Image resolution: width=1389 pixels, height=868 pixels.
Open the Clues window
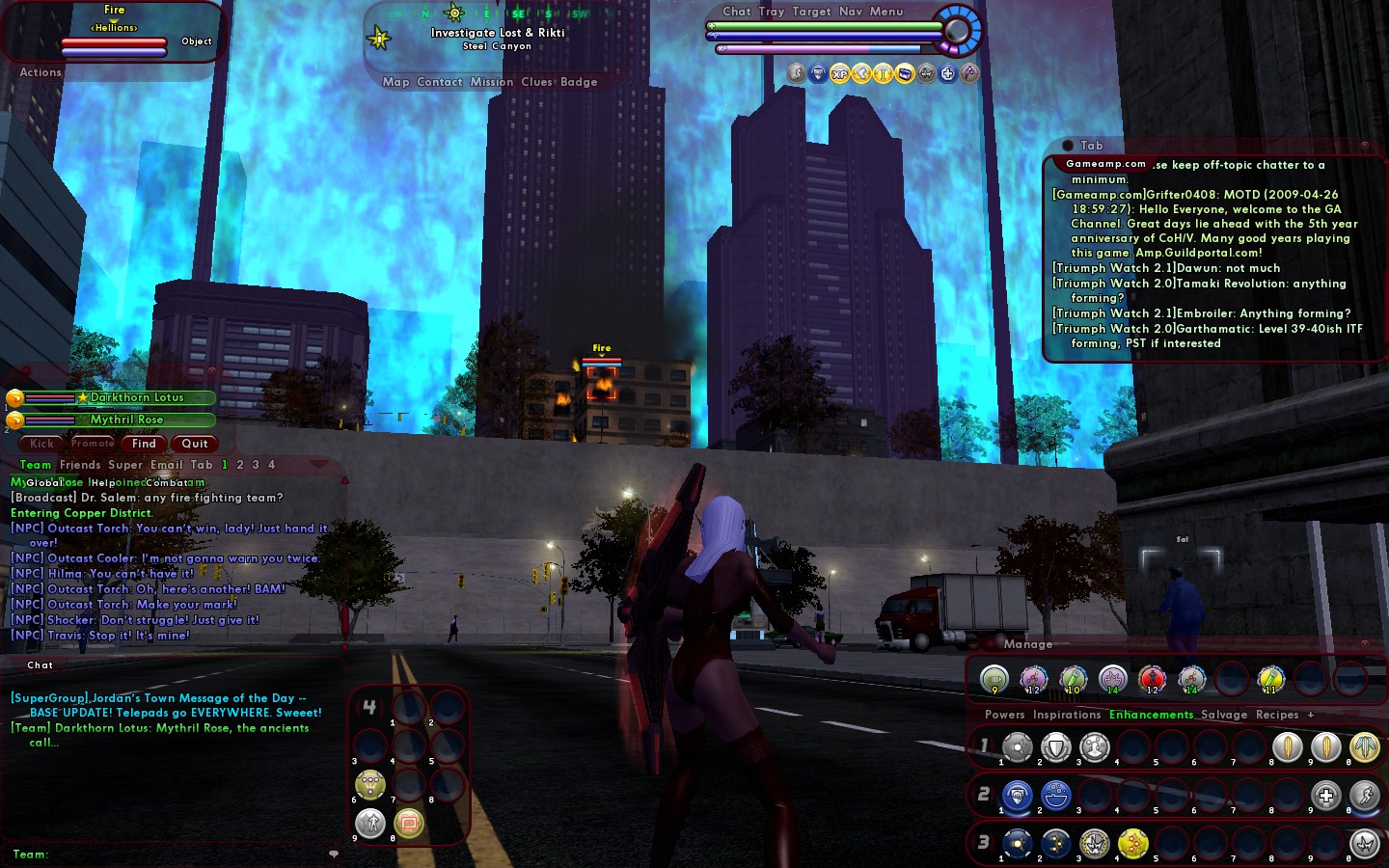(x=536, y=82)
